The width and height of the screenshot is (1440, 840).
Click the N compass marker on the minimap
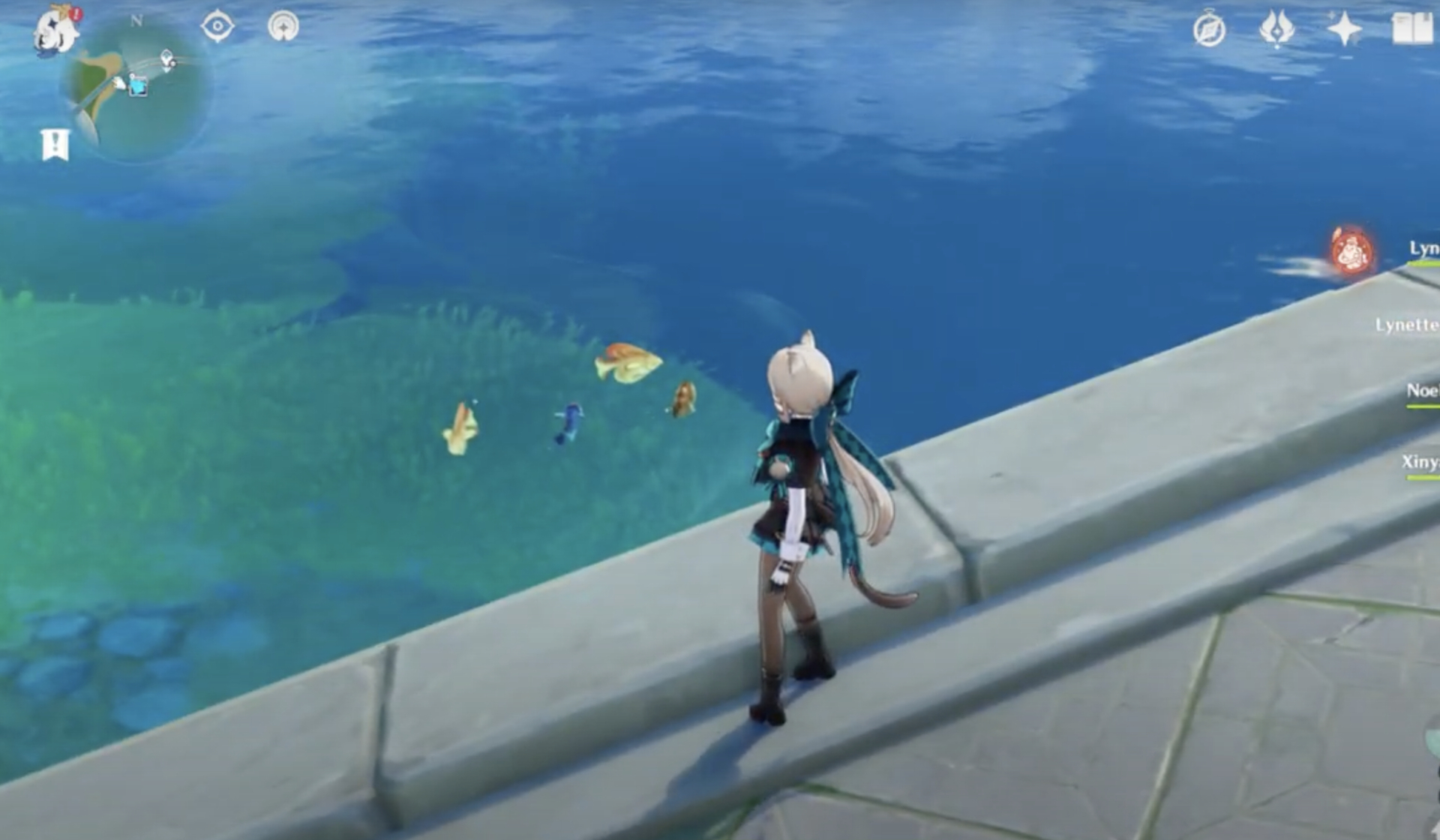pyautogui.click(x=136, y=19)
